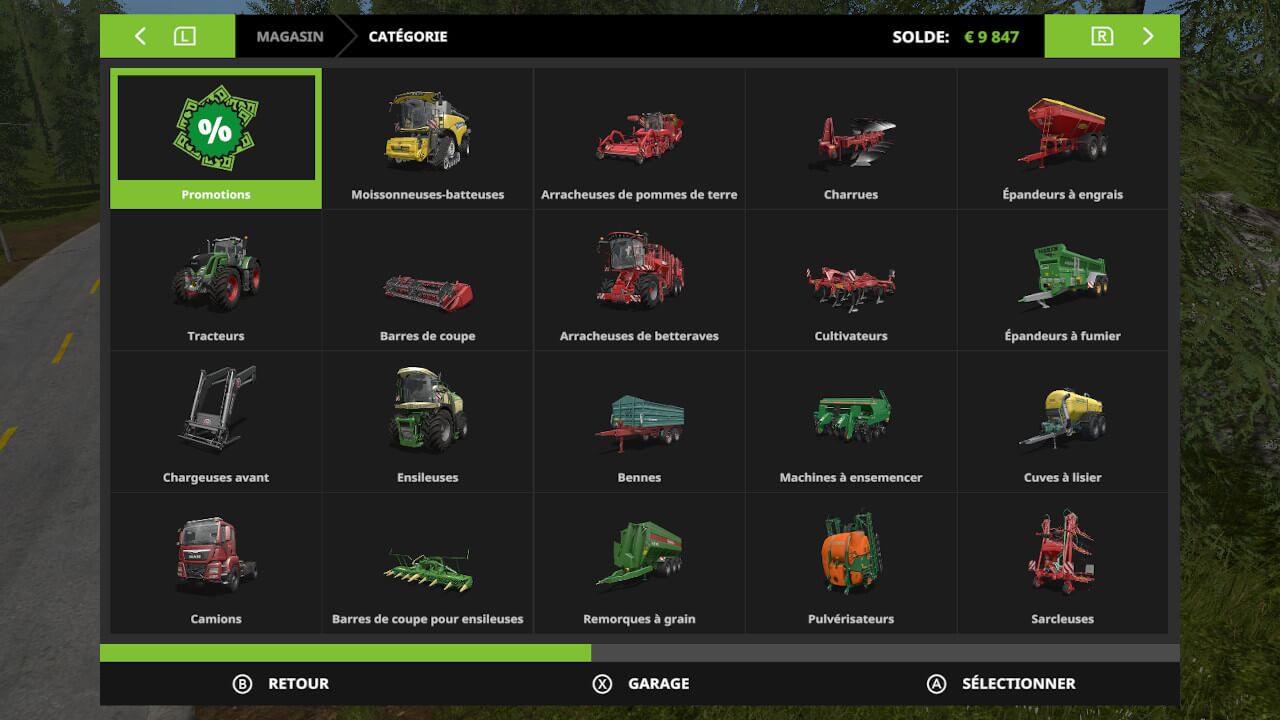Open the Chargeuses avant category
This screenshot has width=1280, height=720.
point(216,421)
